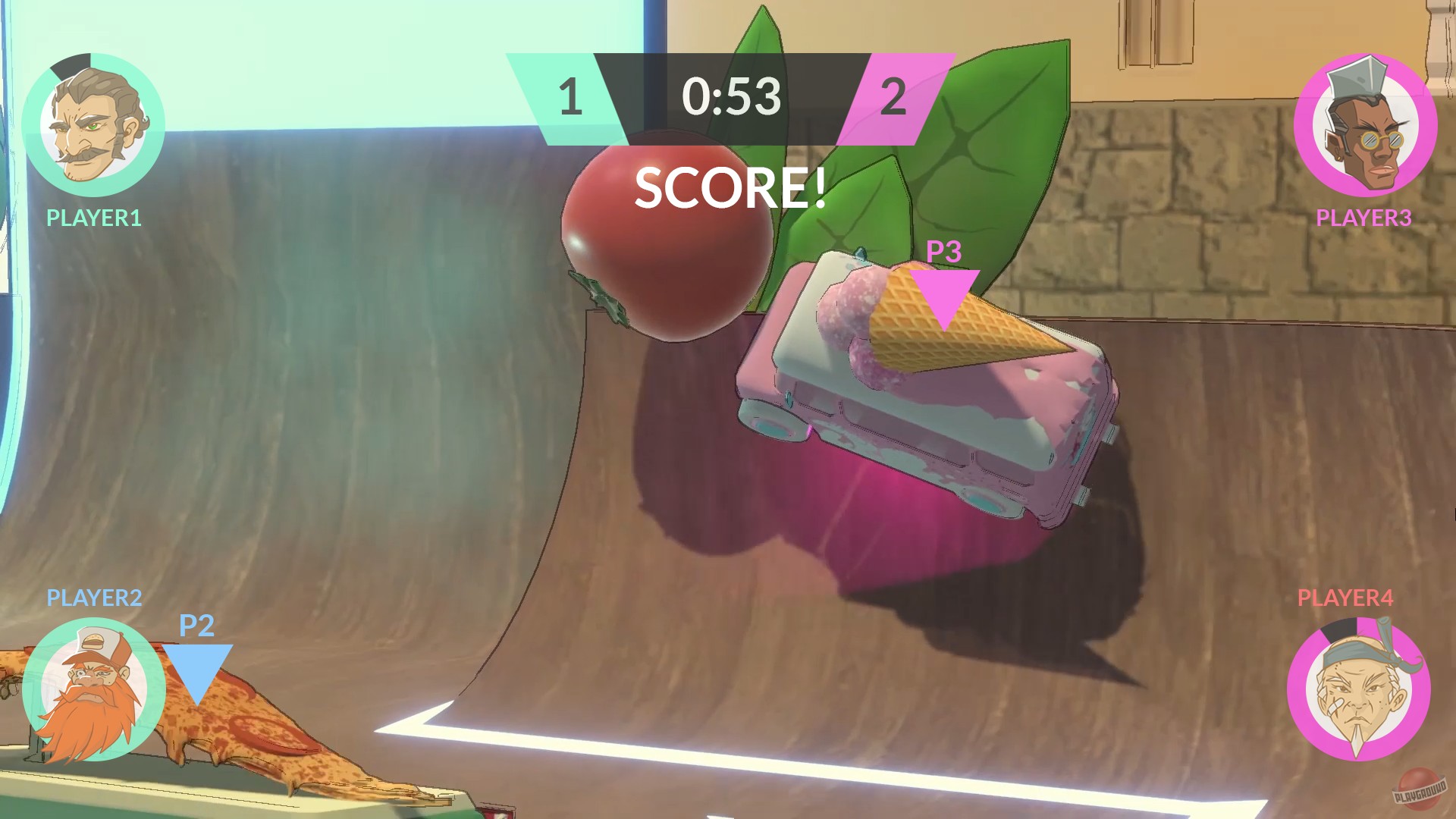
Task: Click PLAYER1's mustached avatar portrait
Action: click(x=95, y=125)
